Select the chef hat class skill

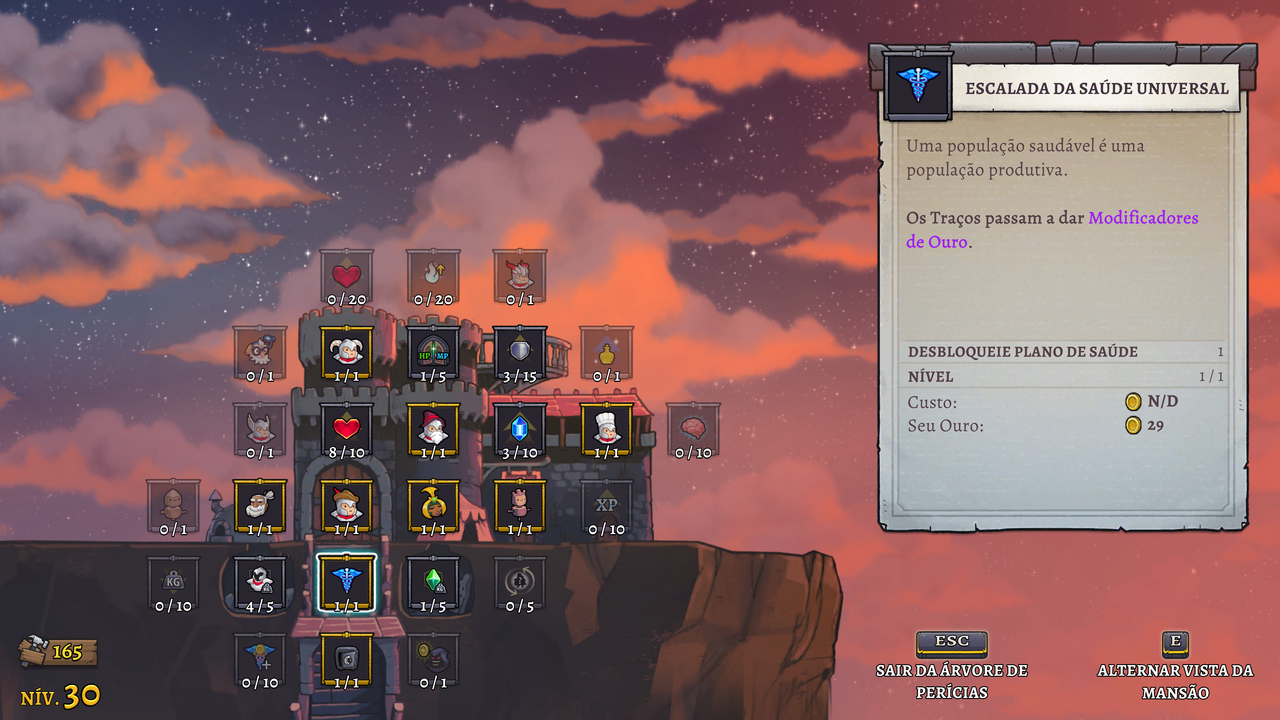click(x=606, y=428)
